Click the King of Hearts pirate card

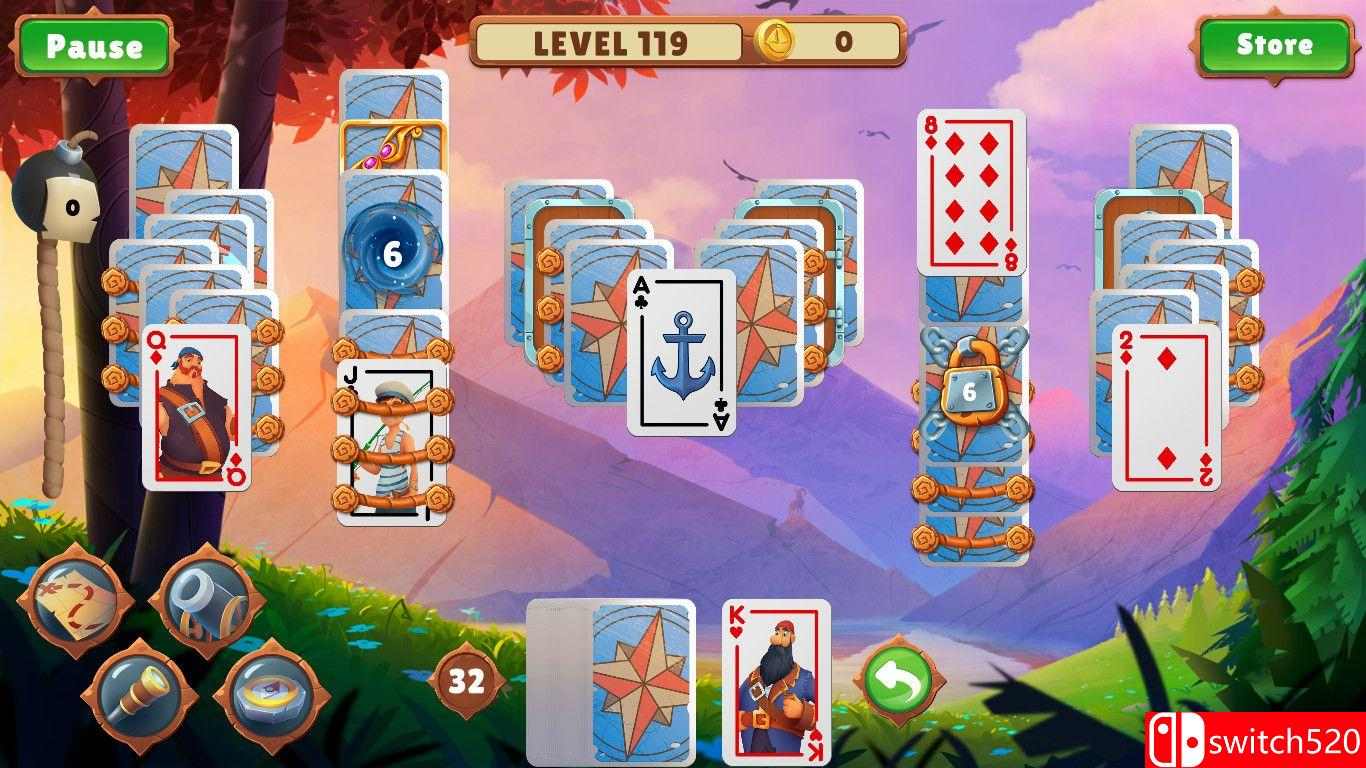(778, 680)
